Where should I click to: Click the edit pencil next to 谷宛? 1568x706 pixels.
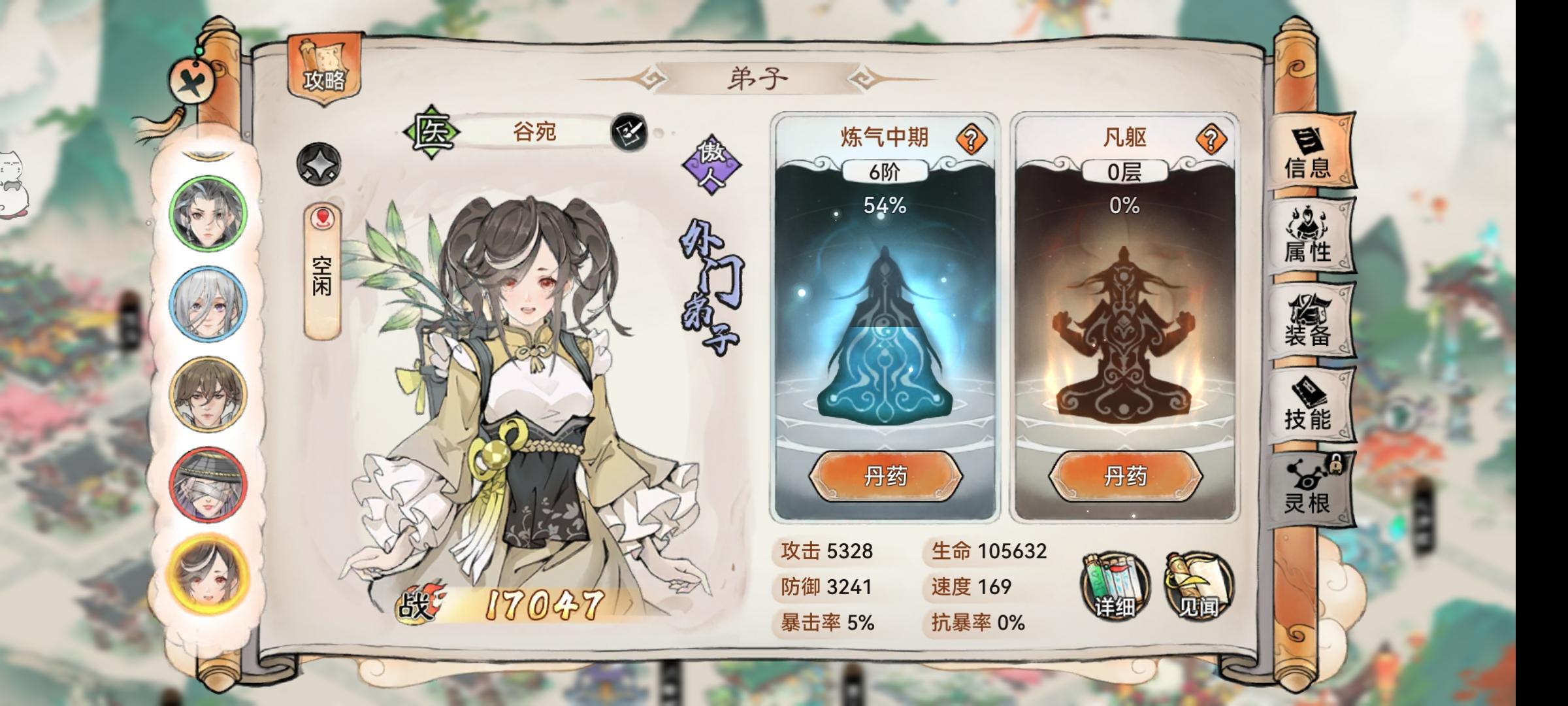tap(628, 133)
